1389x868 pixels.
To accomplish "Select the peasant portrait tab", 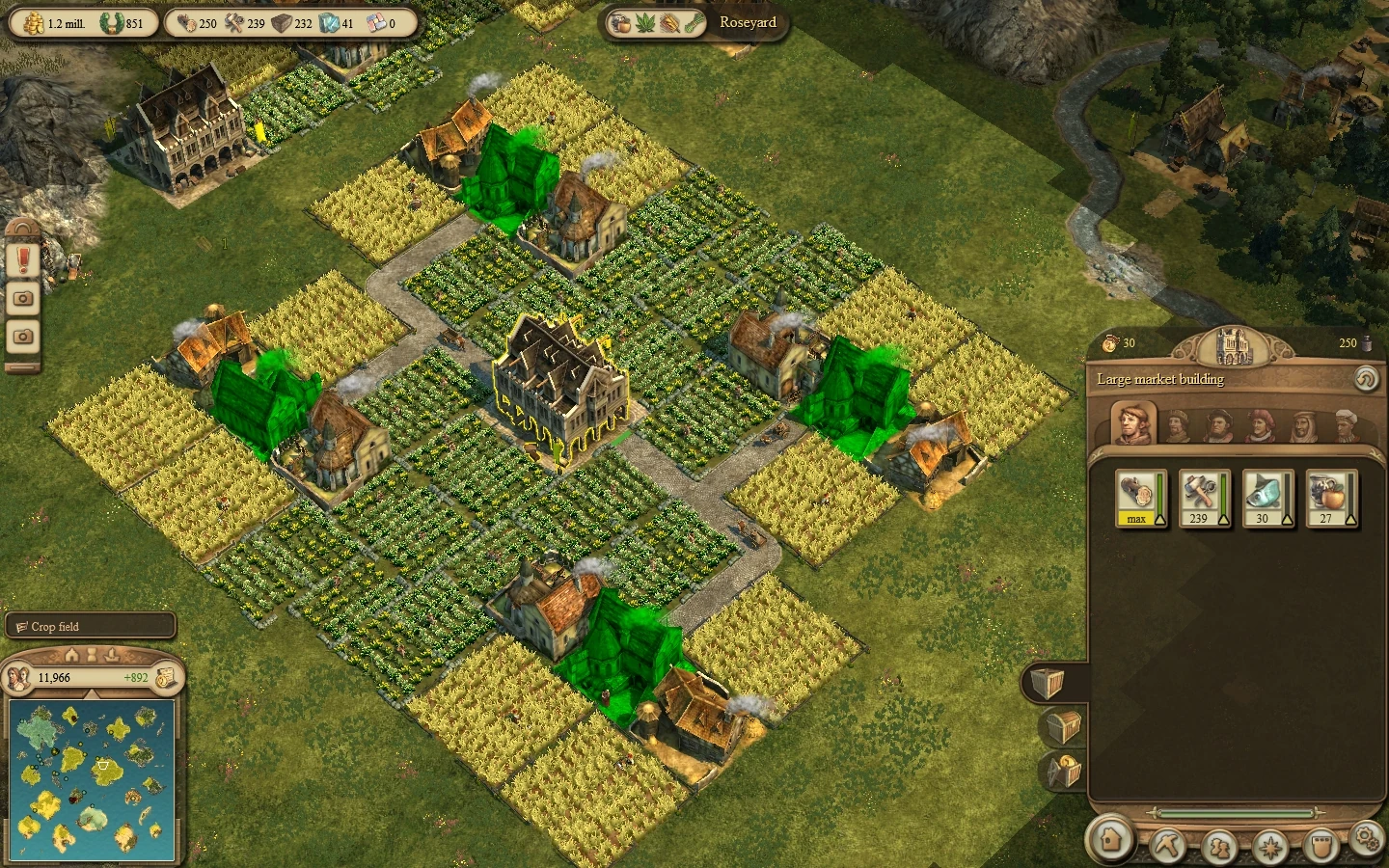I will 1134,422.
